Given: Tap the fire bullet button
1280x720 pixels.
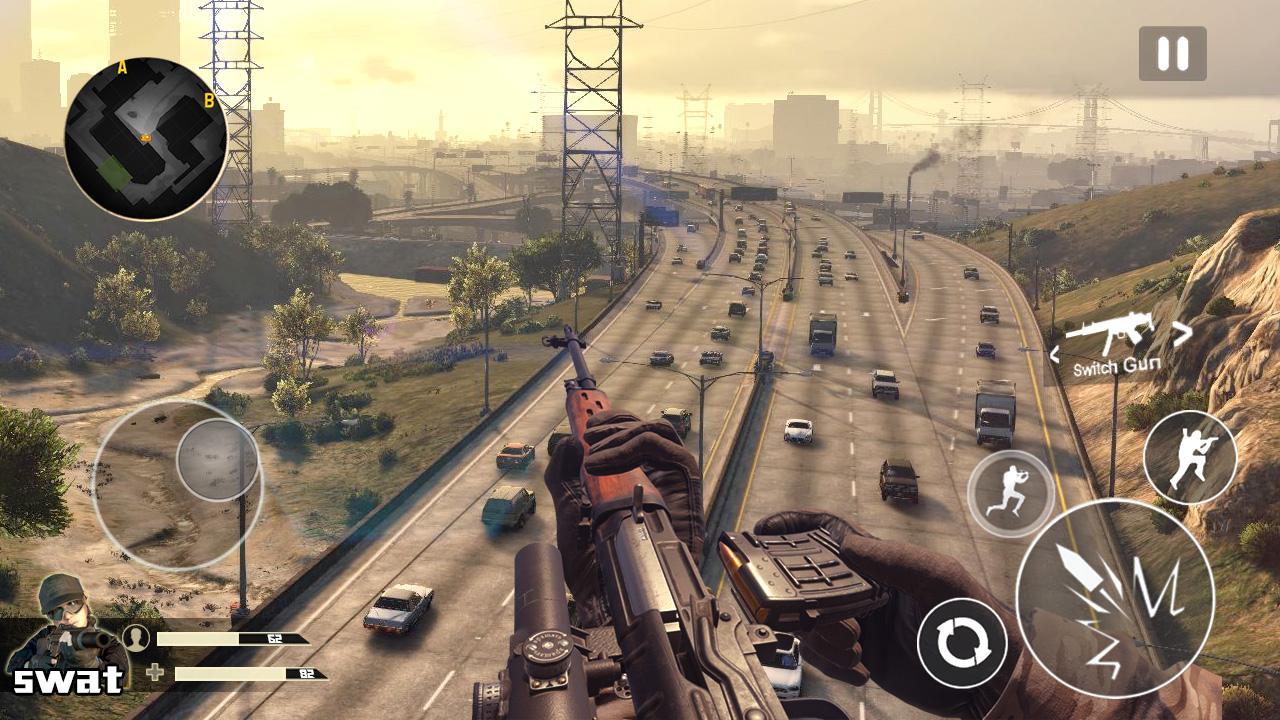Looking at the screenshot, I should coord(1114,599).
